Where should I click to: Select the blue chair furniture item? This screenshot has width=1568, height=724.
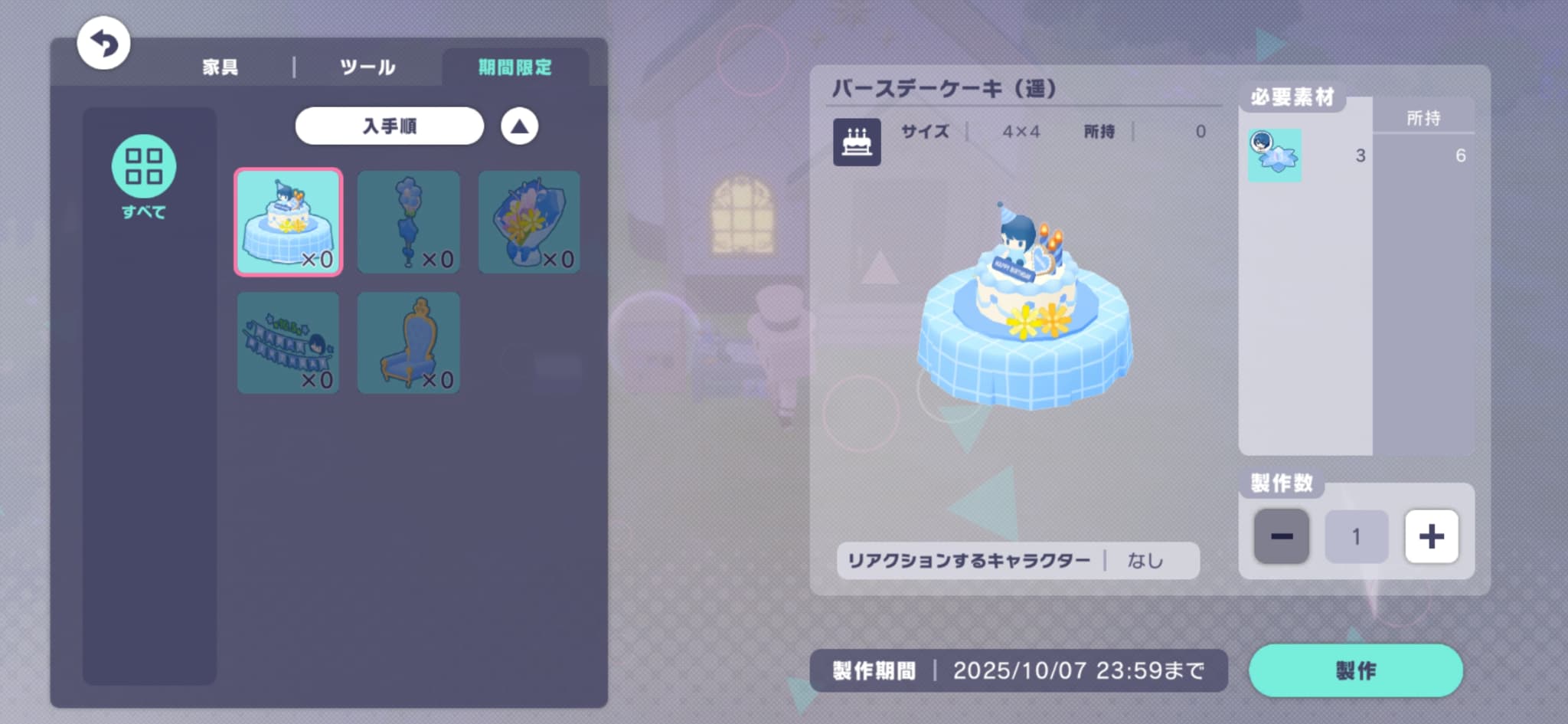click(408, 342)
